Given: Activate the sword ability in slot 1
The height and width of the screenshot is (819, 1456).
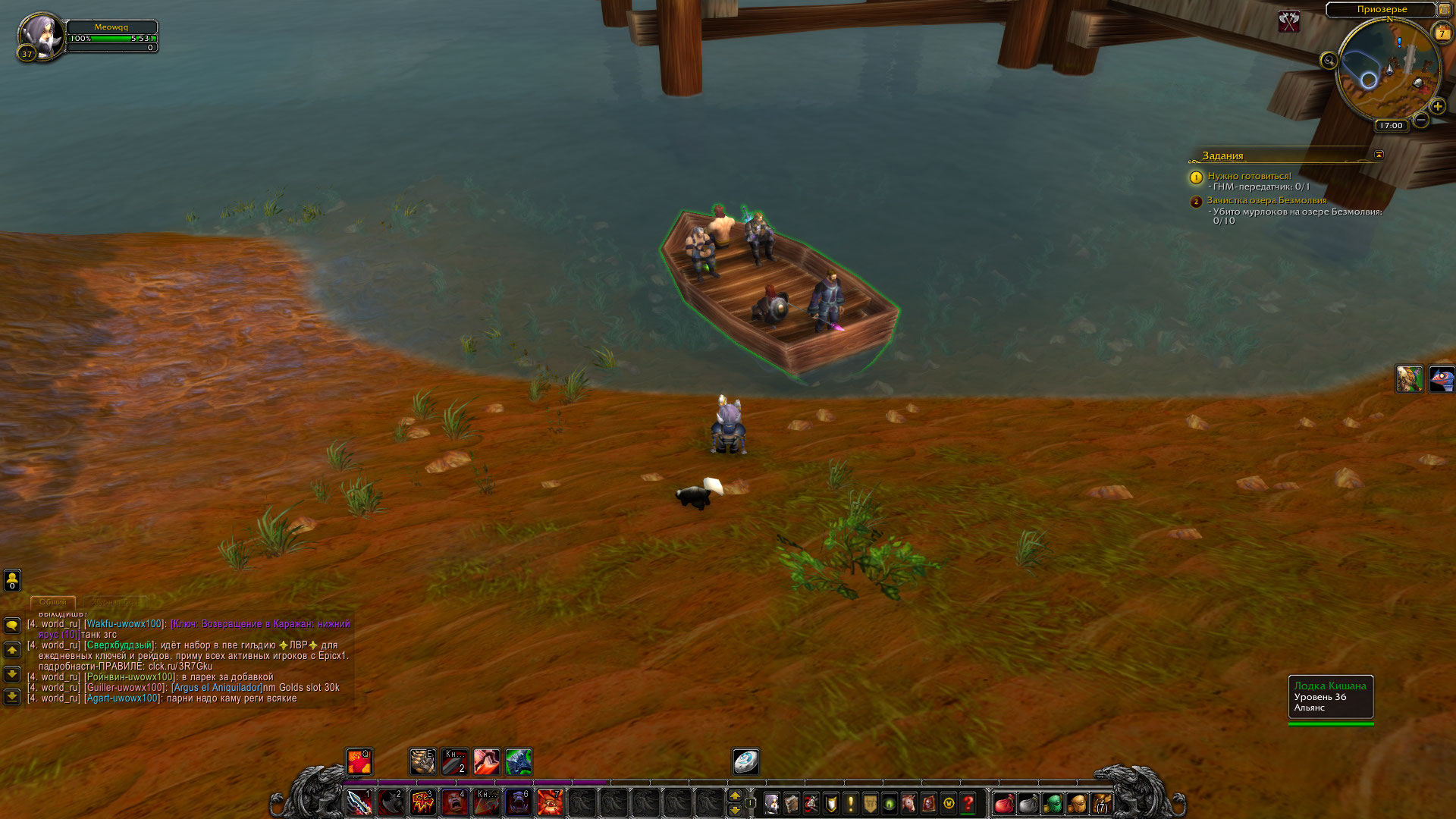Looking at the screenshot, I should coord(359,802).
